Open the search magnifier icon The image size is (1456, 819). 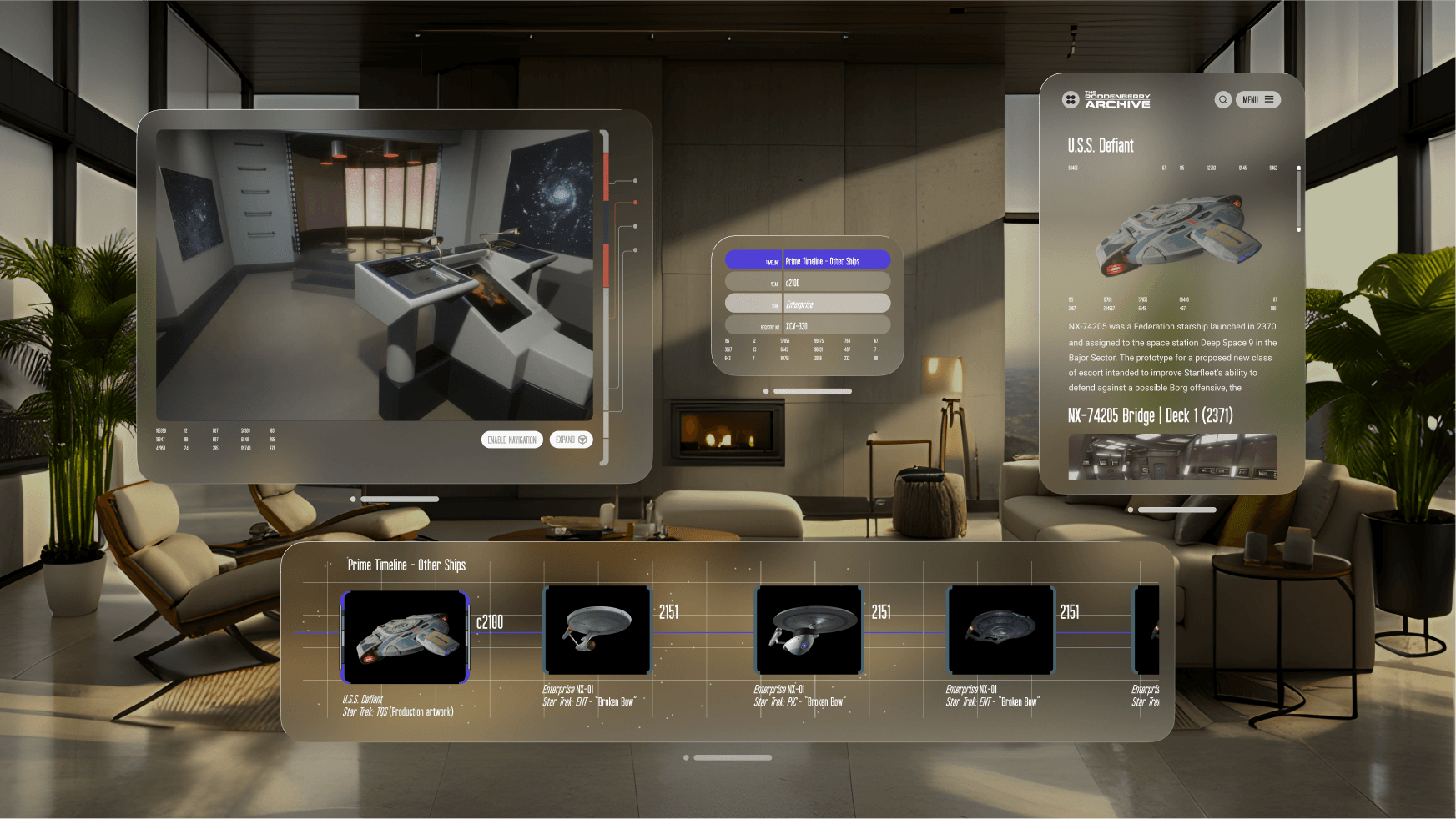tap(1222, 100)
